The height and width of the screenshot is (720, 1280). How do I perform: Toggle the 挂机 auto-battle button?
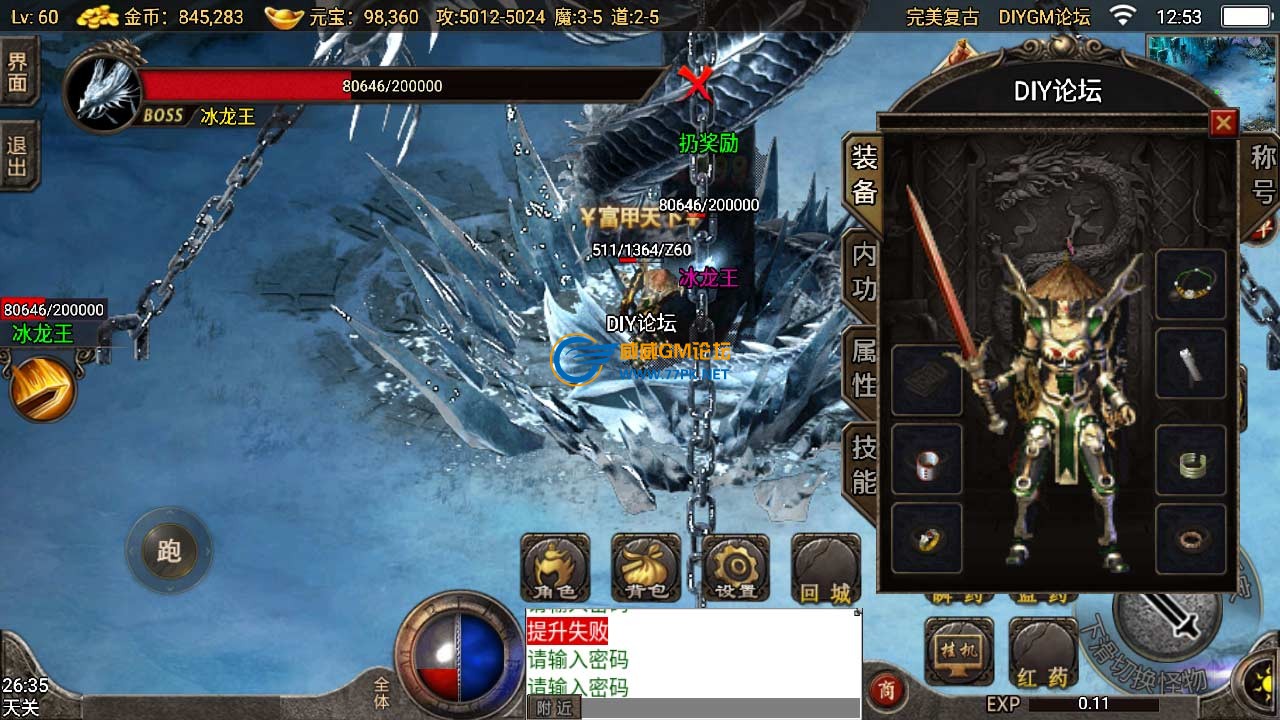pos(959,651)
